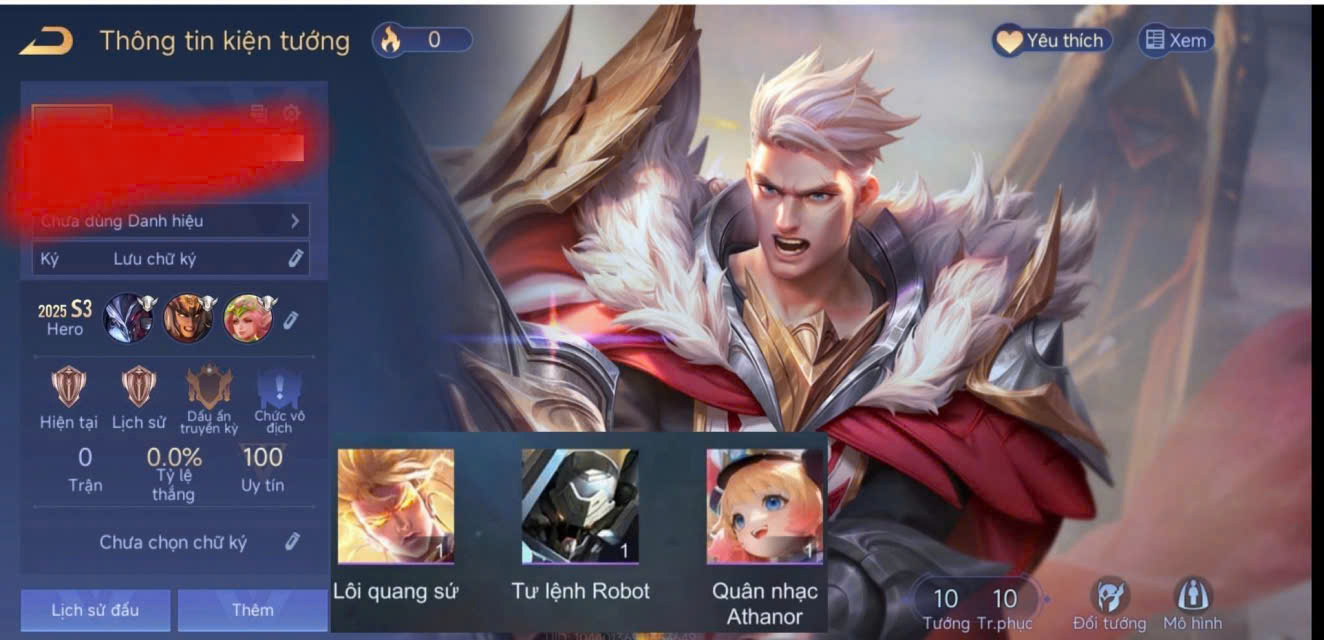The height and width of the screenshot is (640, 1324).
Task: Go back with the arrow button
Action: tap(46, 41)
